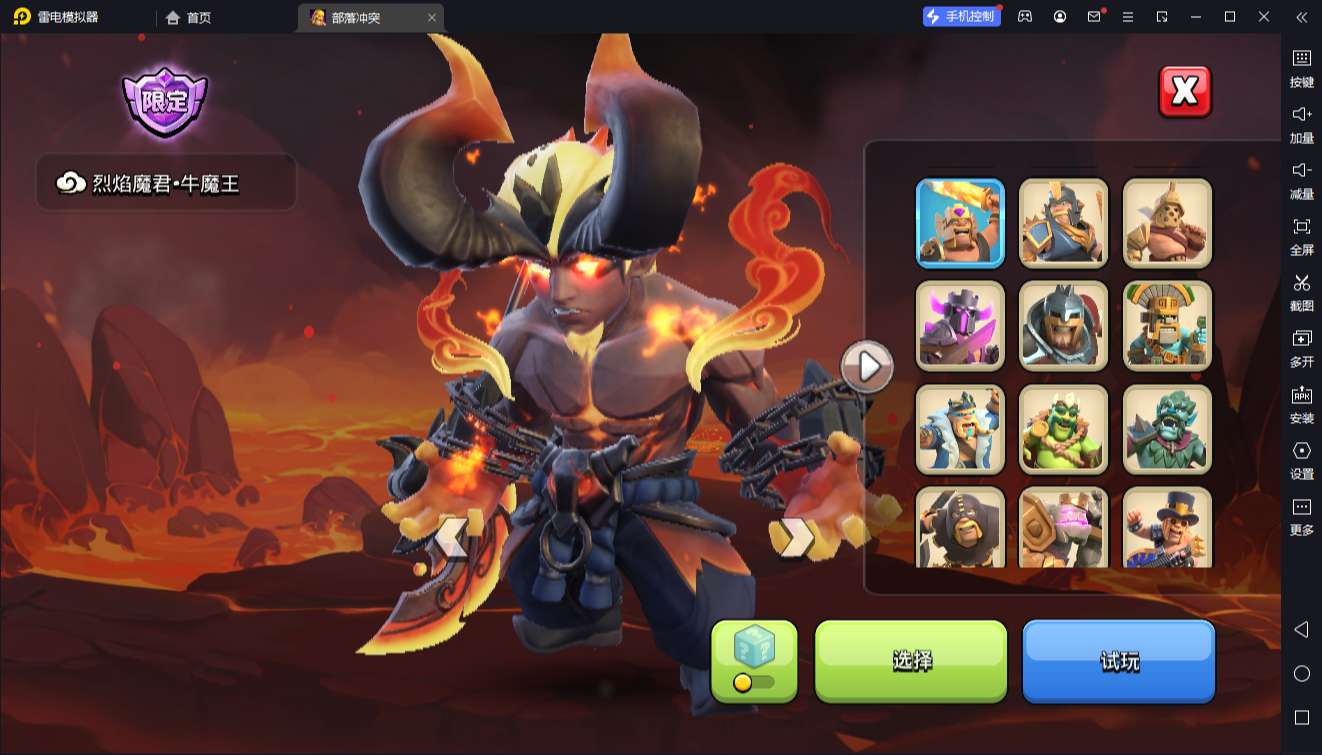Collapse the skin list with round arrow
1322x755 pixels.
(x=867, y=367)
